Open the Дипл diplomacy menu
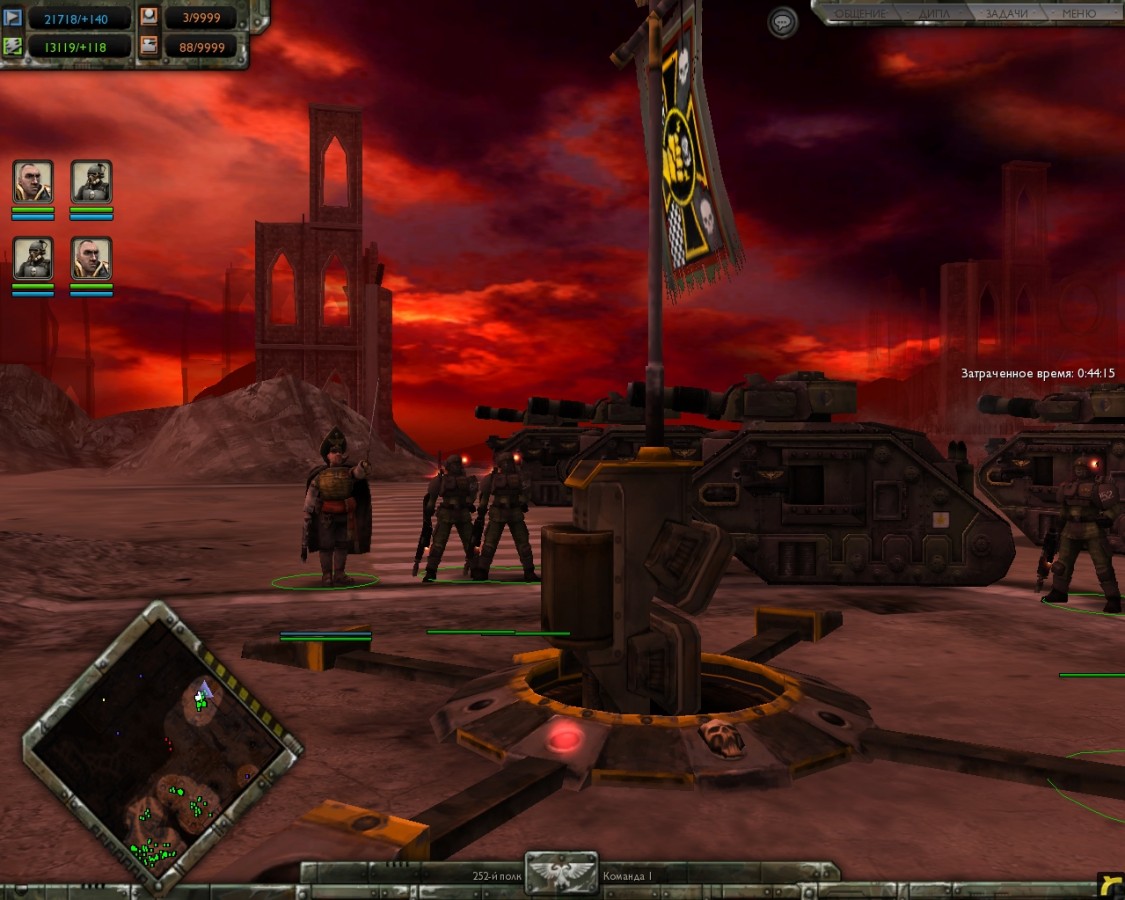The image size is (1125, 900). [935, 14]
